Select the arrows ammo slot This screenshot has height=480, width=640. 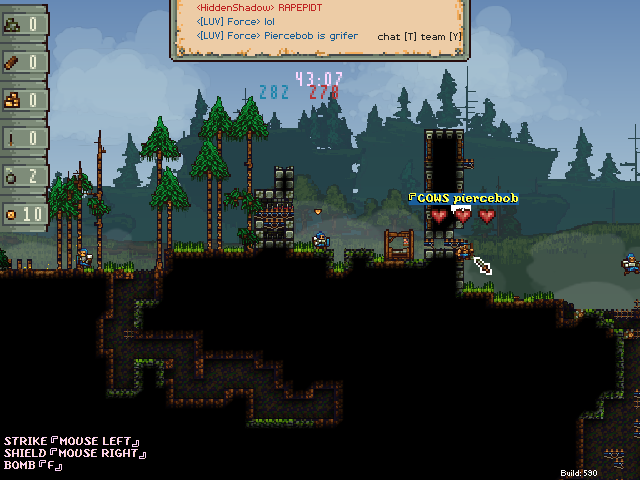click(24, 138)
